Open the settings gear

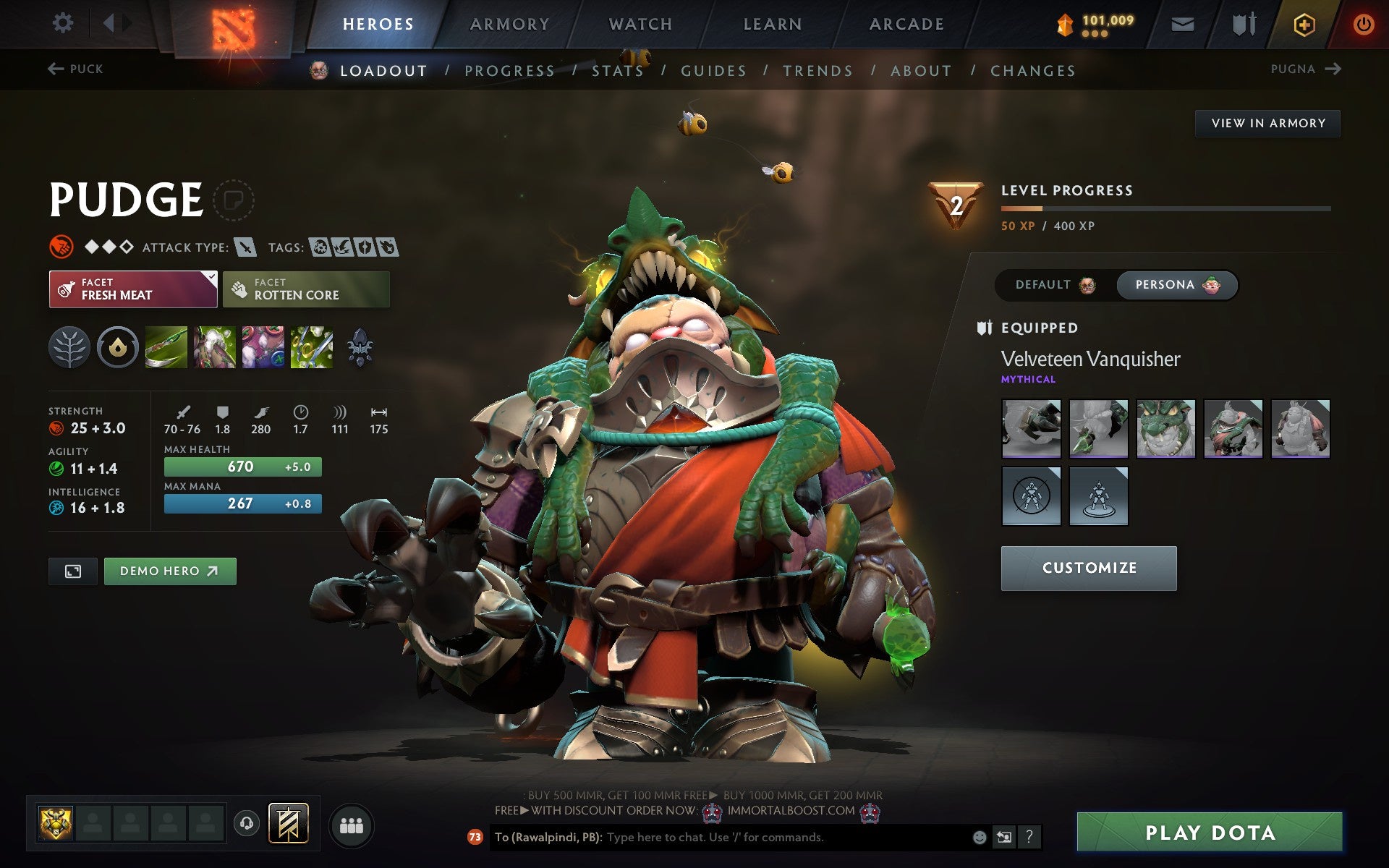click(63, 23)
